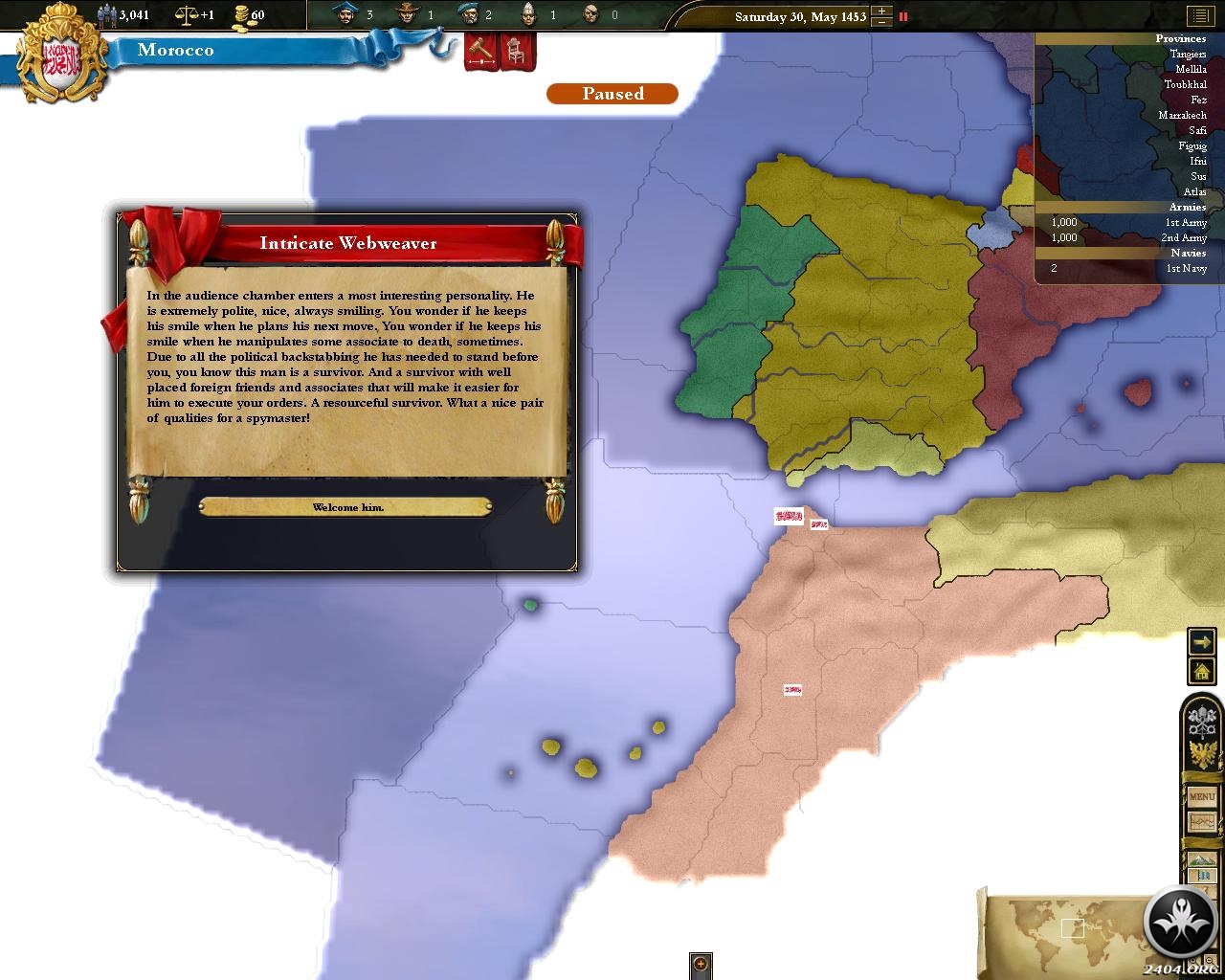Click the red gavel alert flag

point(479,51)
